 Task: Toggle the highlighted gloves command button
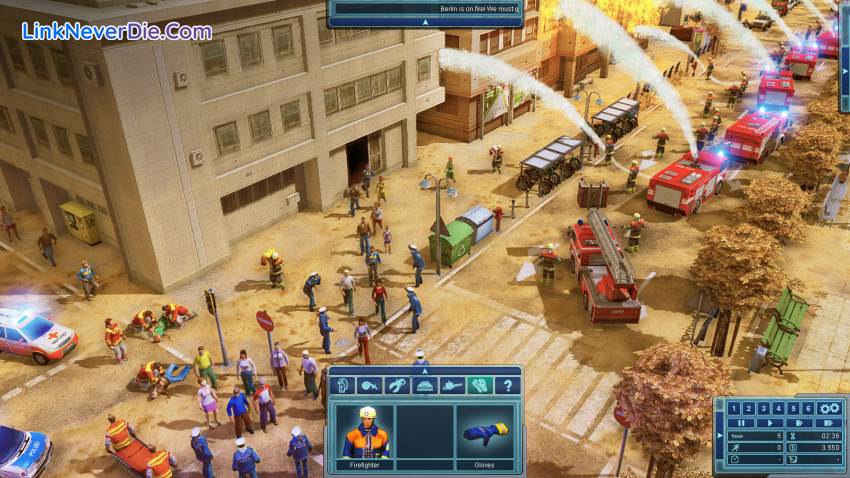pyautogui.click(x=481, y=385)
